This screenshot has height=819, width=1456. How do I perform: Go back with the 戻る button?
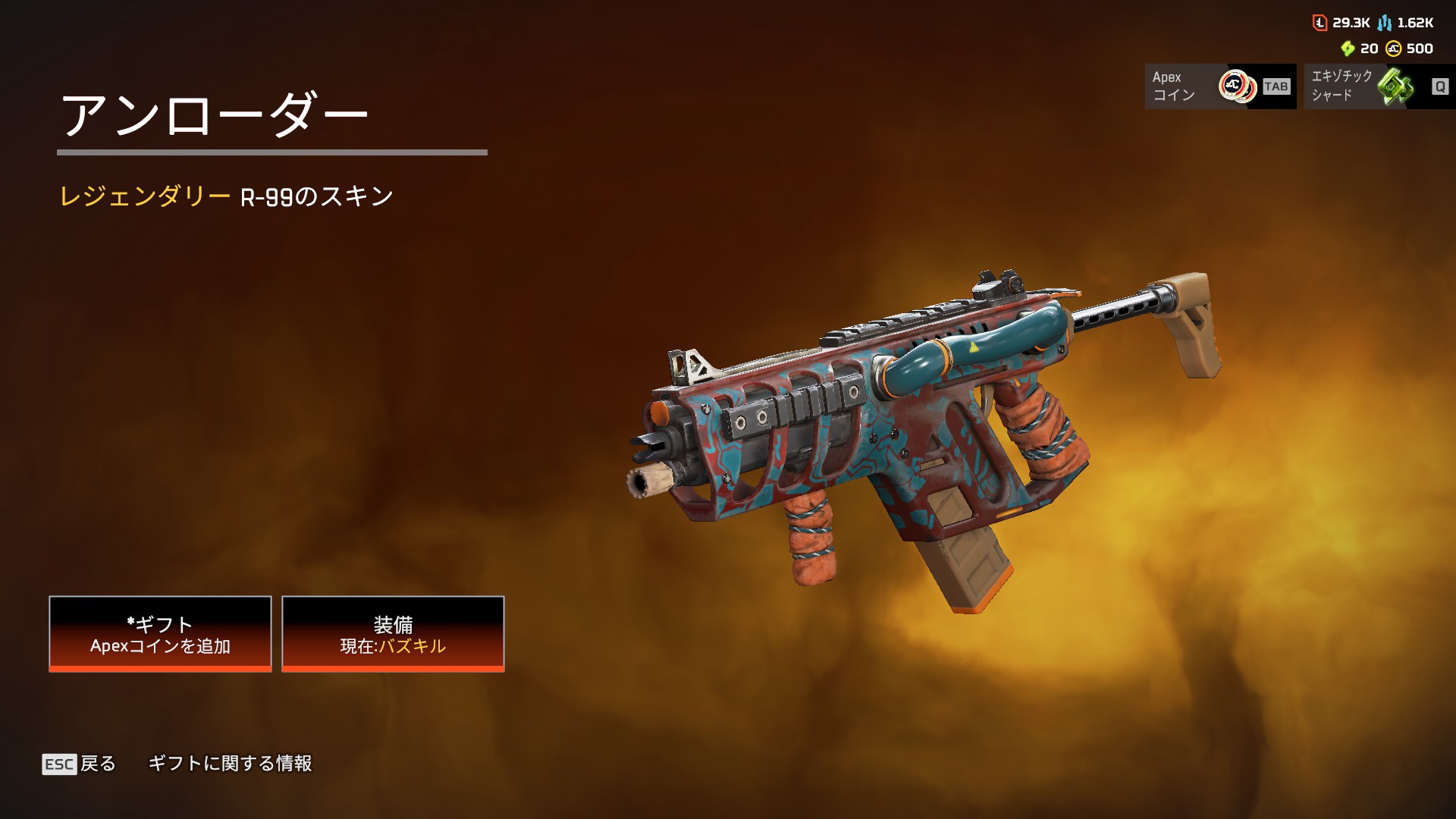pyautogui.click(x=79, y=764)
